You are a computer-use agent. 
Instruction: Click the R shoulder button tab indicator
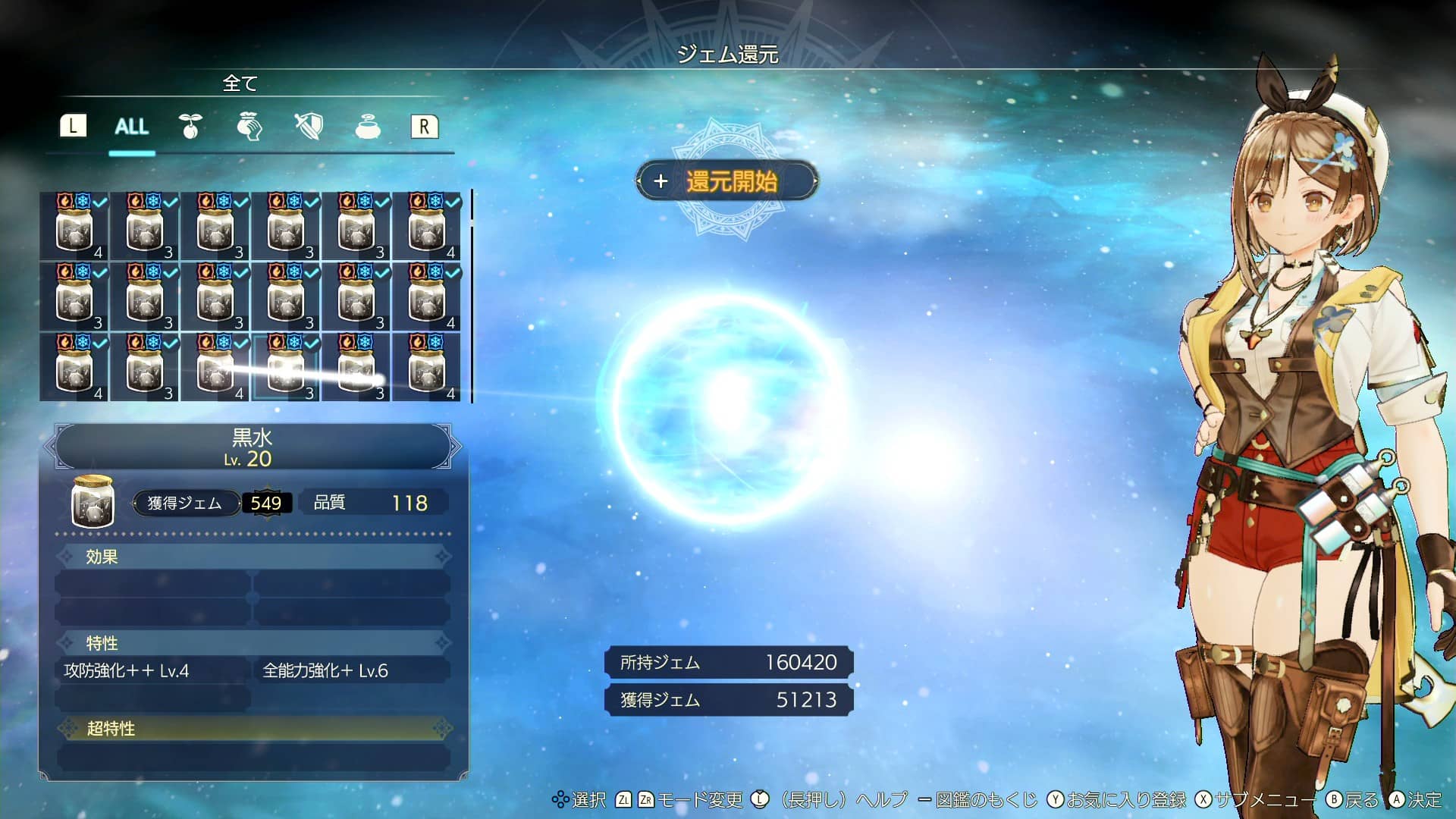click(424, 126)
